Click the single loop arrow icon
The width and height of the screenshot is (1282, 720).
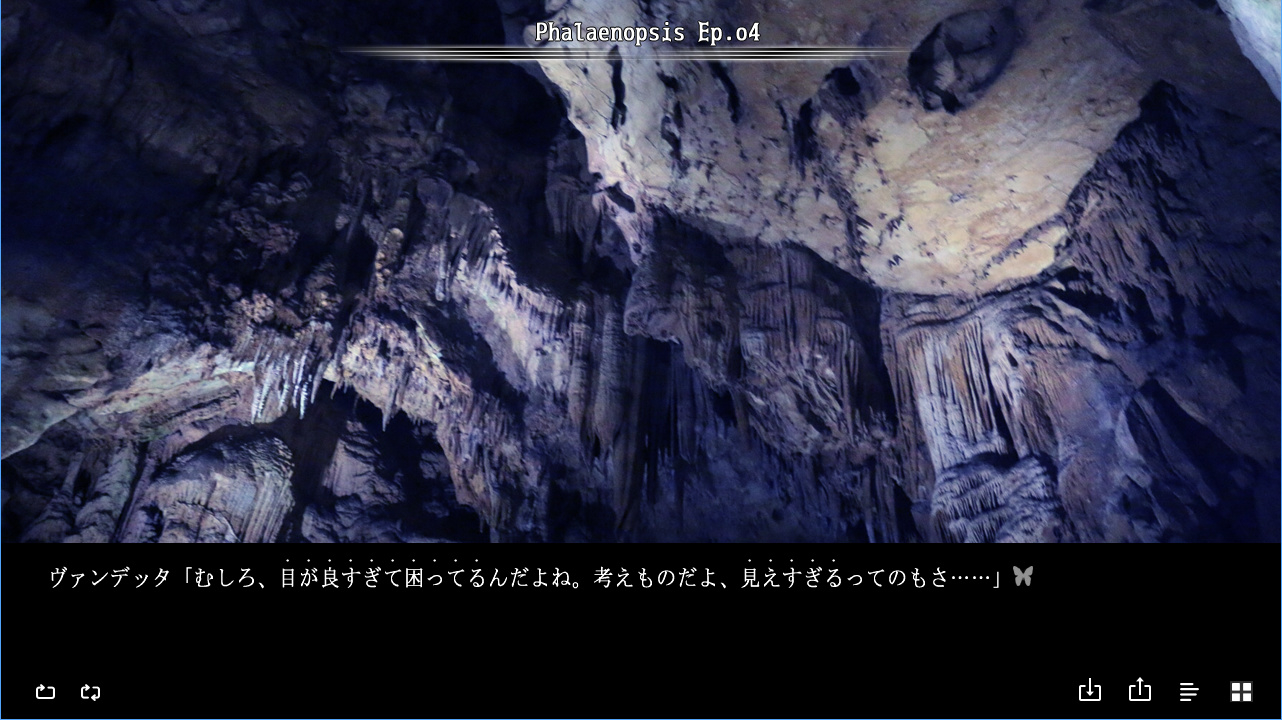(45, 691)
